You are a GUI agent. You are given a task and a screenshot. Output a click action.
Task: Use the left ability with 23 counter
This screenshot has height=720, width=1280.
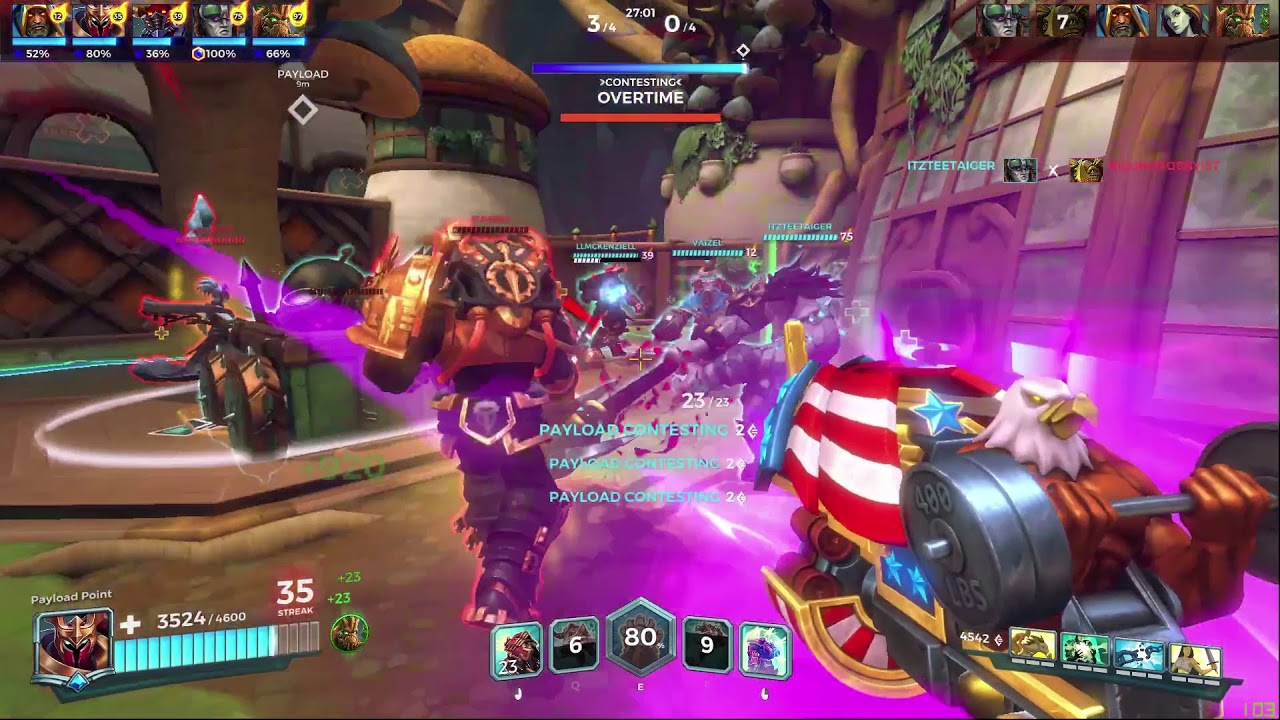[x=516, y=649]
